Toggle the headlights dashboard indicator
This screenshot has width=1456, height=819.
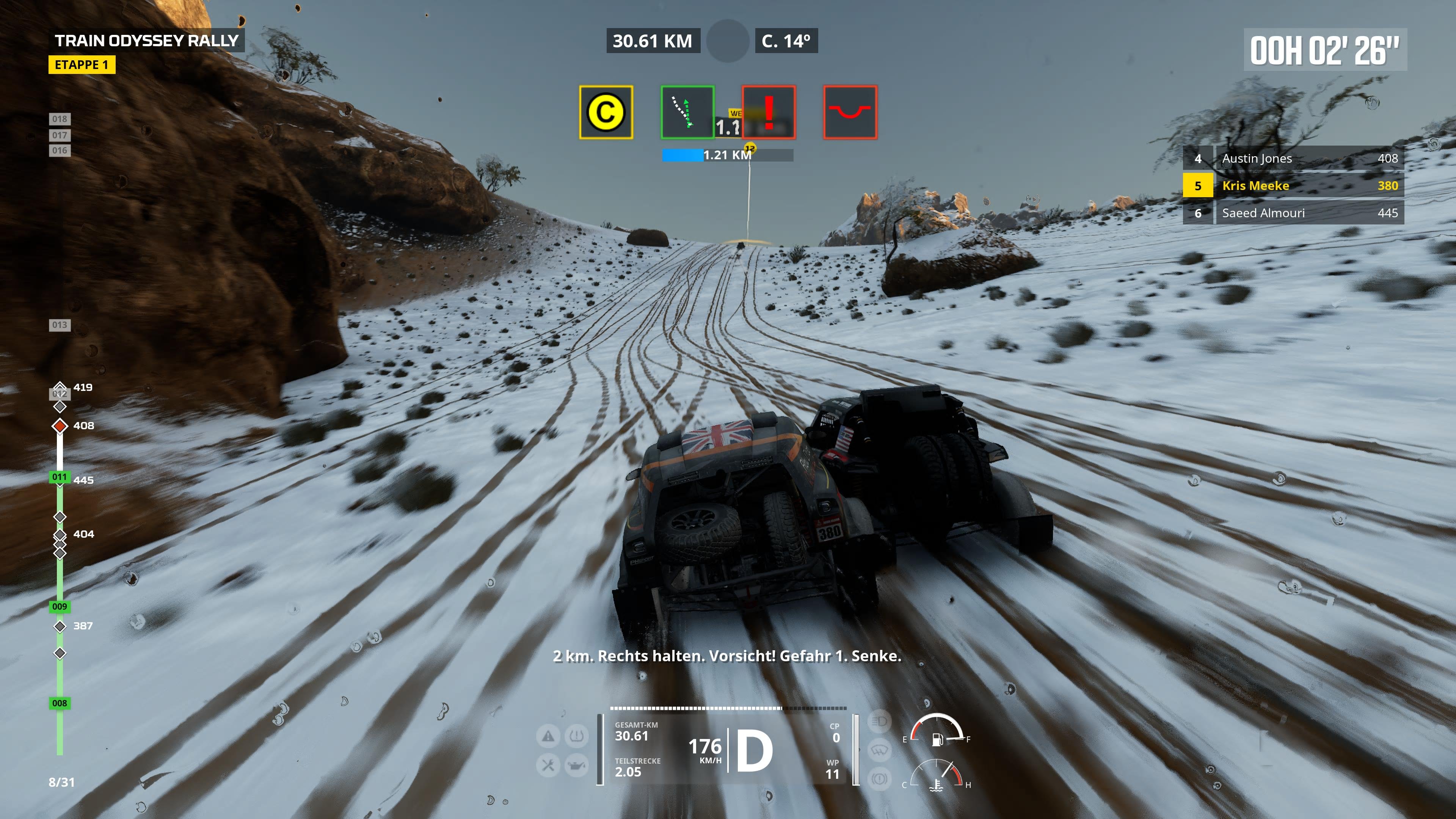coord(879,722)
